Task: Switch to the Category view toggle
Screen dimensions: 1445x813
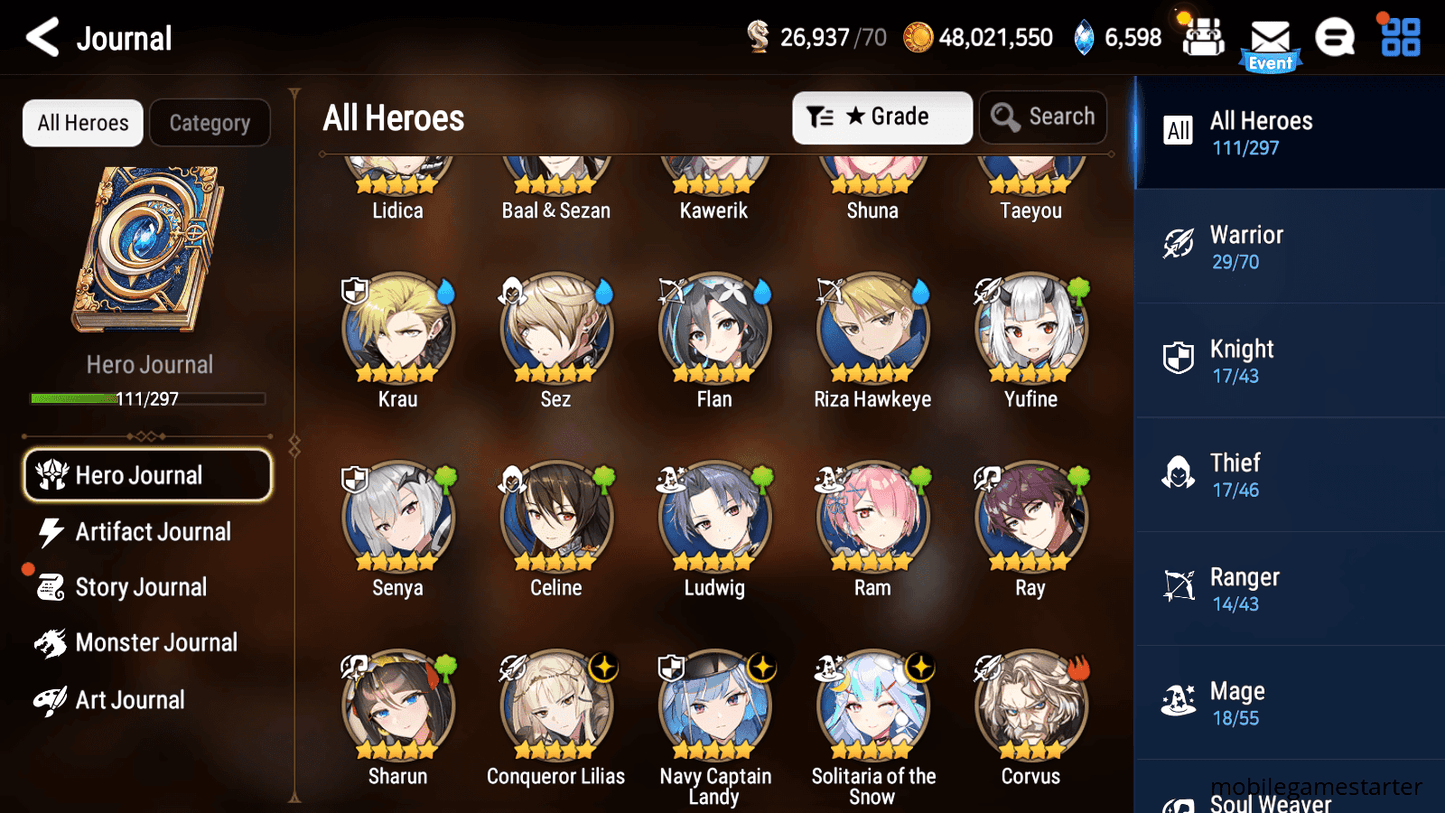Action: click(x=209, y=122)
